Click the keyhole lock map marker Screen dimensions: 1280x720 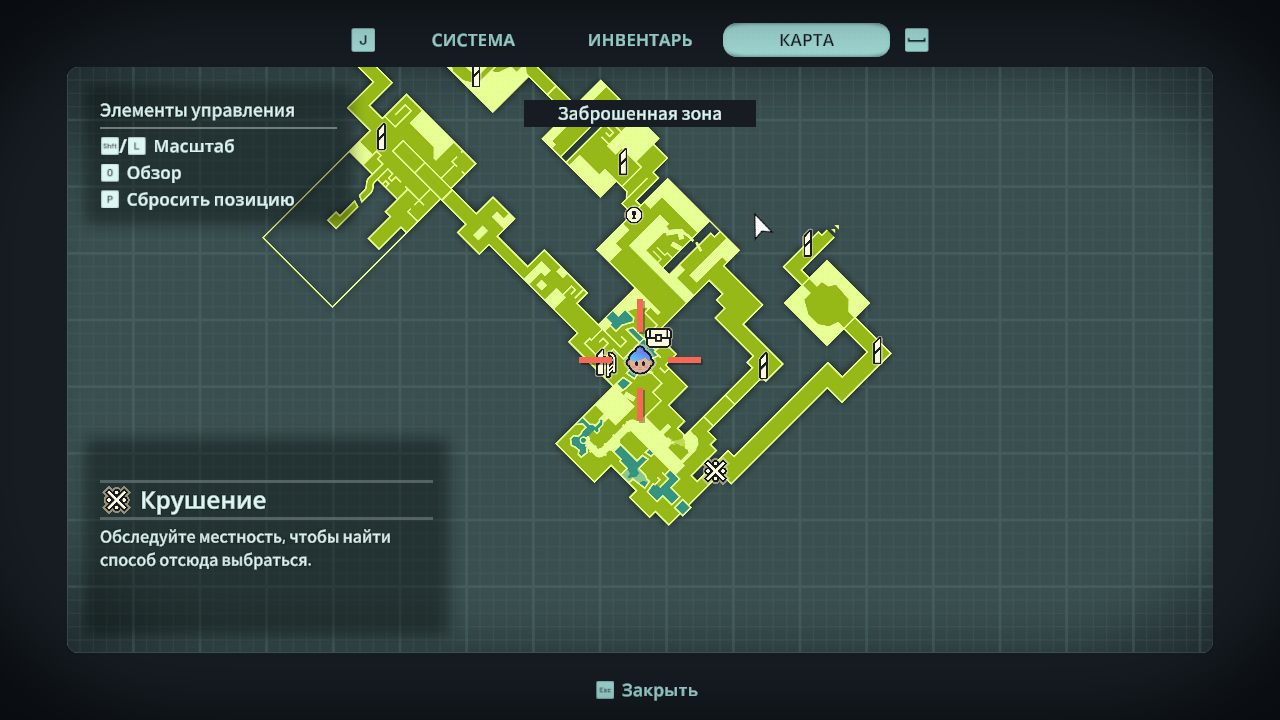[x=633, y=215]
